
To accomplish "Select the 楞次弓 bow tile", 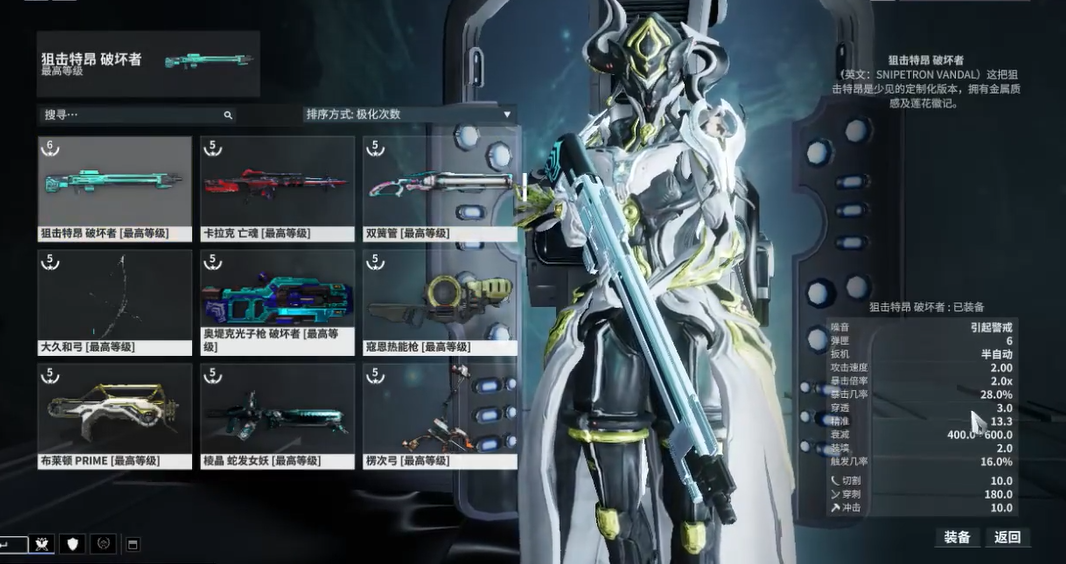I will [440, 416].
